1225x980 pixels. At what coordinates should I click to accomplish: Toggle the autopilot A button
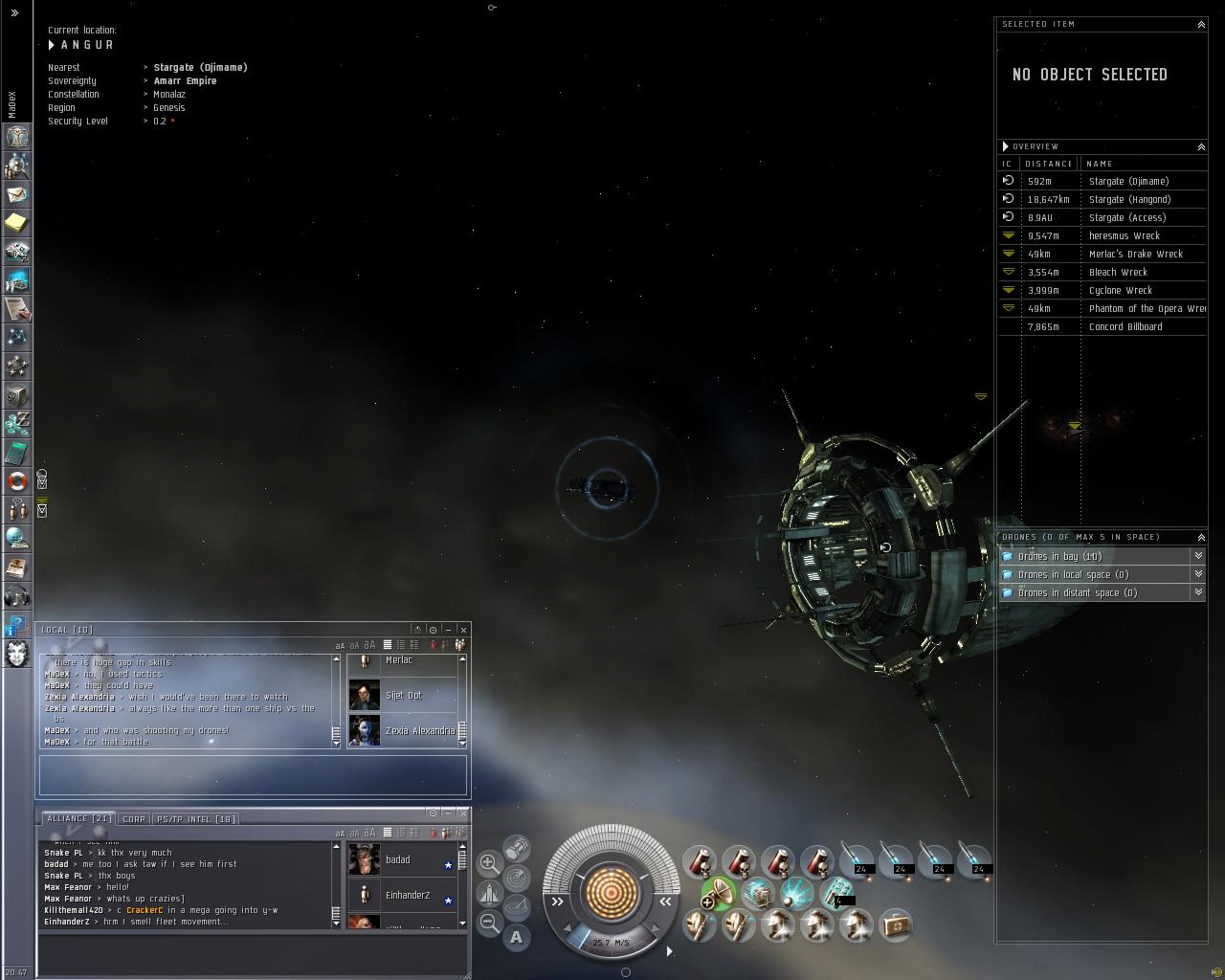tap(517, 937)
